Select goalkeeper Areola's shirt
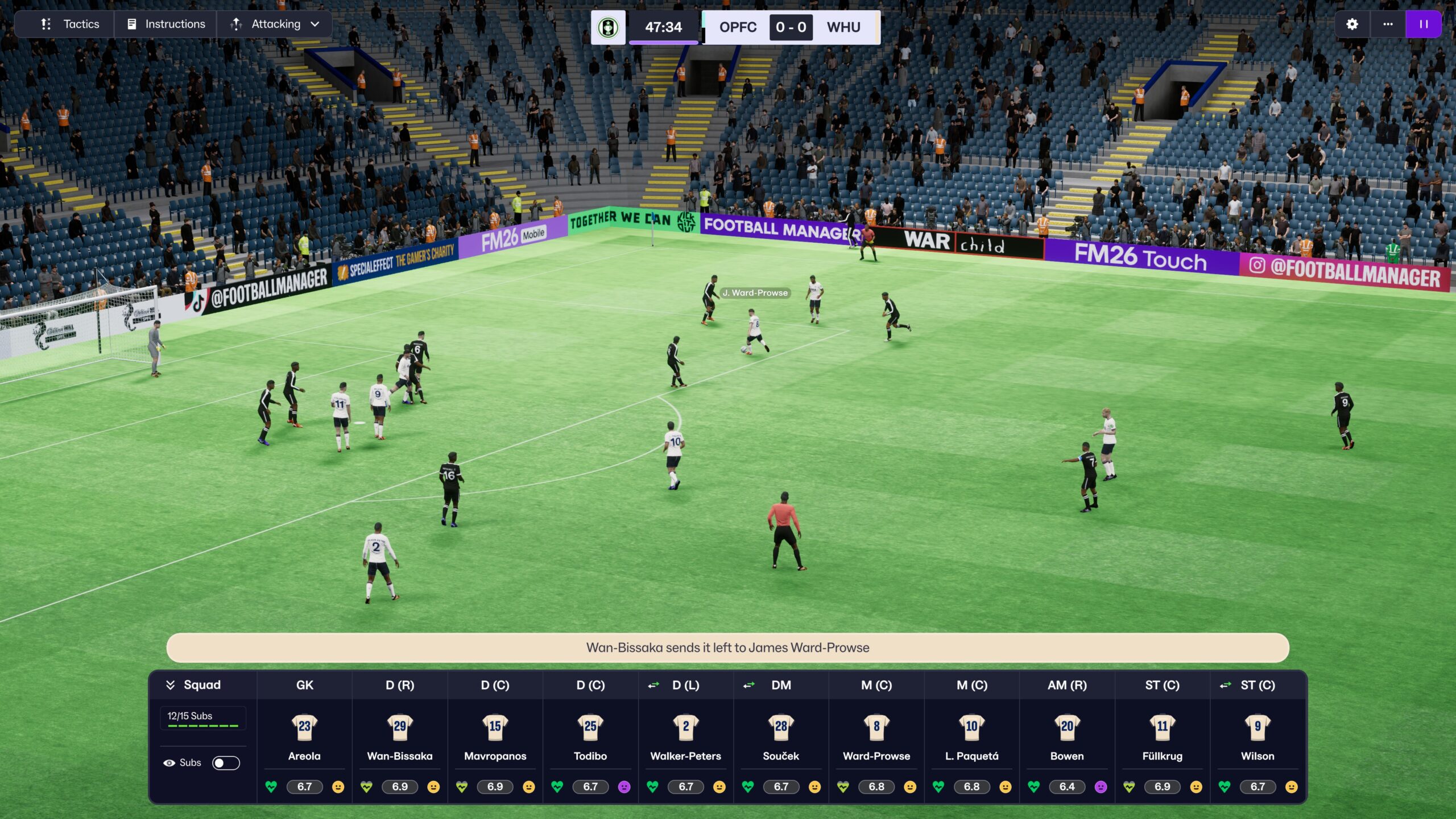The image size is (1456, 819). click(304, 726)
